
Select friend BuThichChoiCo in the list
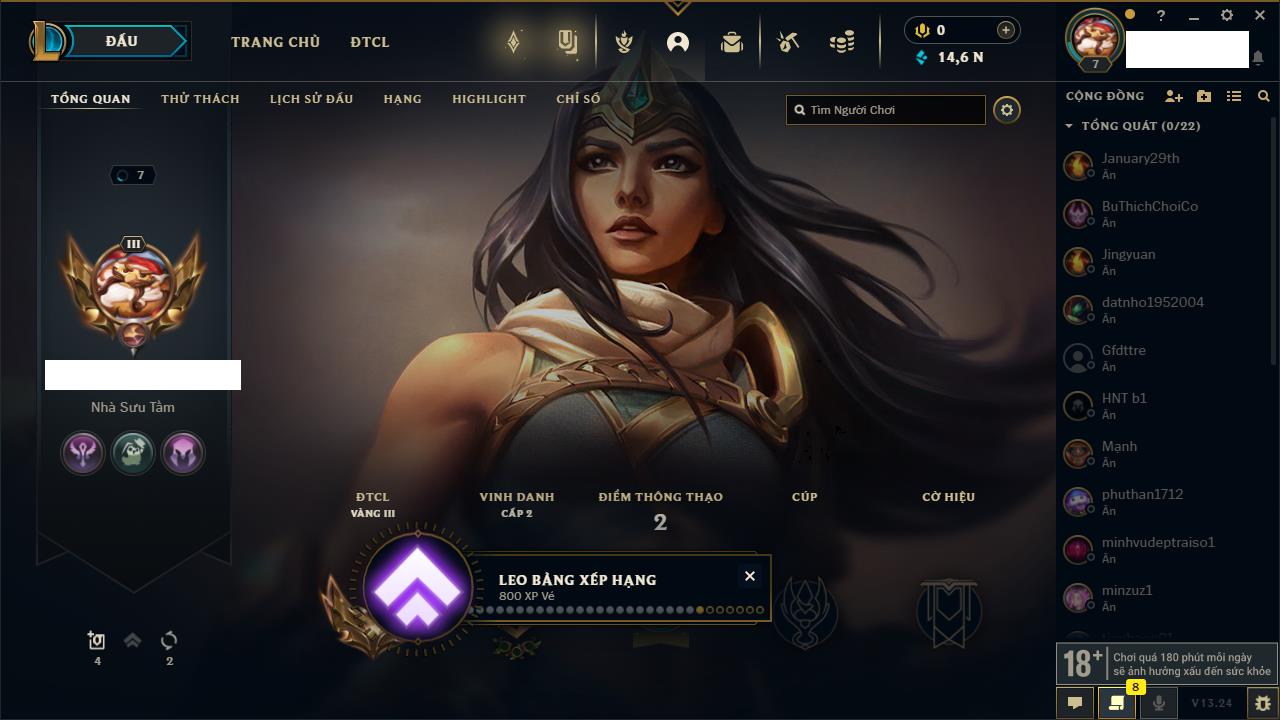[1149, 213]
